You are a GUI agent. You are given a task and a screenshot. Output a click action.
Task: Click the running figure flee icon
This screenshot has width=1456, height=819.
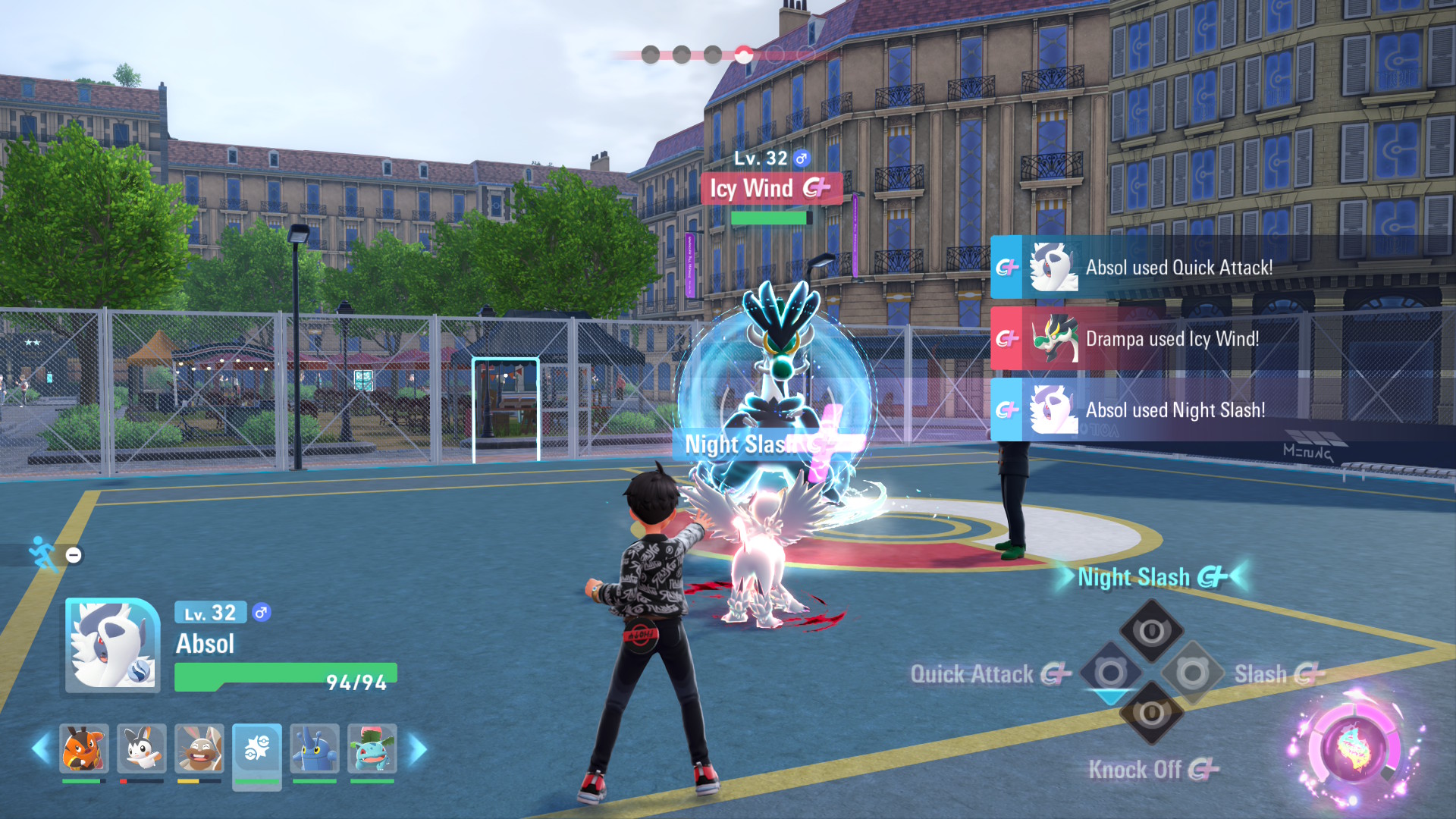click(x=43, y=554)
